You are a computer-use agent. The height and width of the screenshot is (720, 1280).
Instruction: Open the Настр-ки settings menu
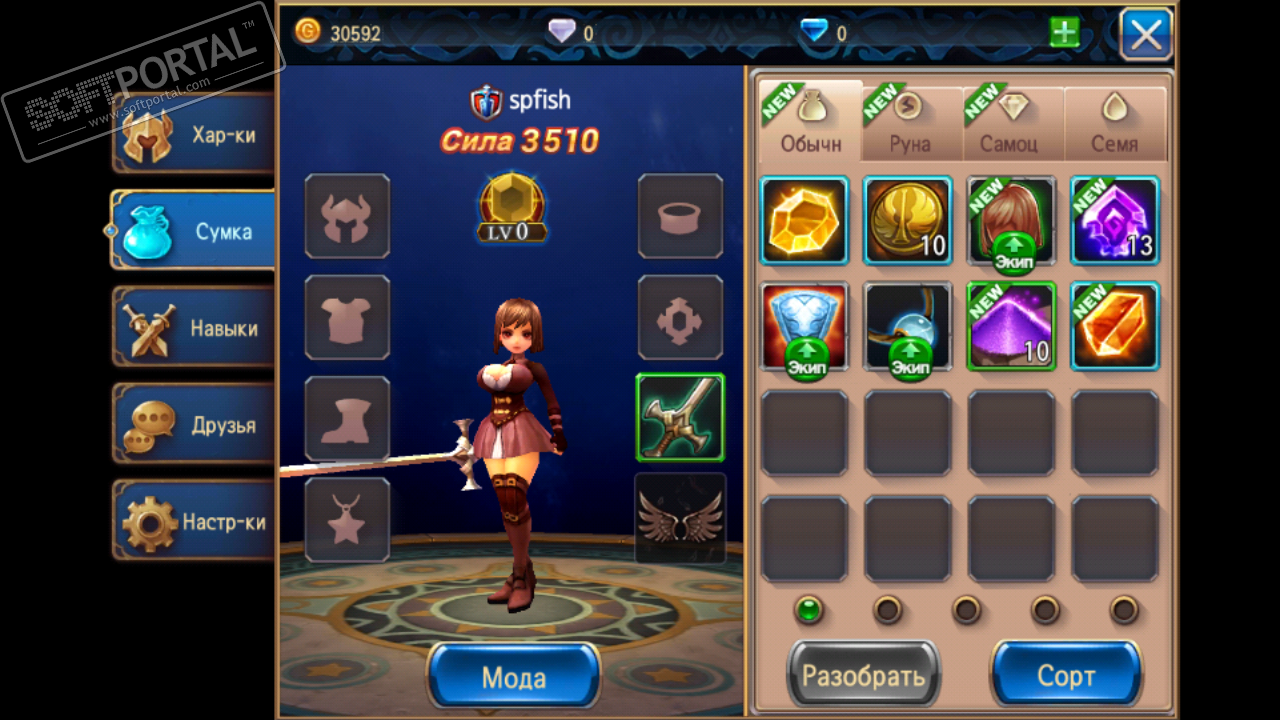(x=194, y=522)
